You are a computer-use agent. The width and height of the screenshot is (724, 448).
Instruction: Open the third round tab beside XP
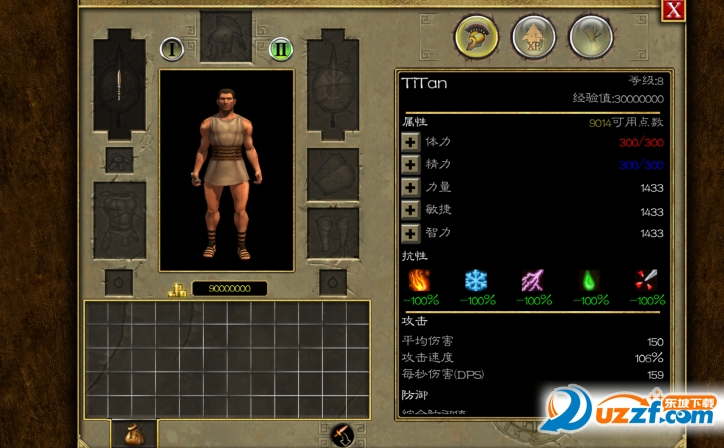[x=591, y=38]
